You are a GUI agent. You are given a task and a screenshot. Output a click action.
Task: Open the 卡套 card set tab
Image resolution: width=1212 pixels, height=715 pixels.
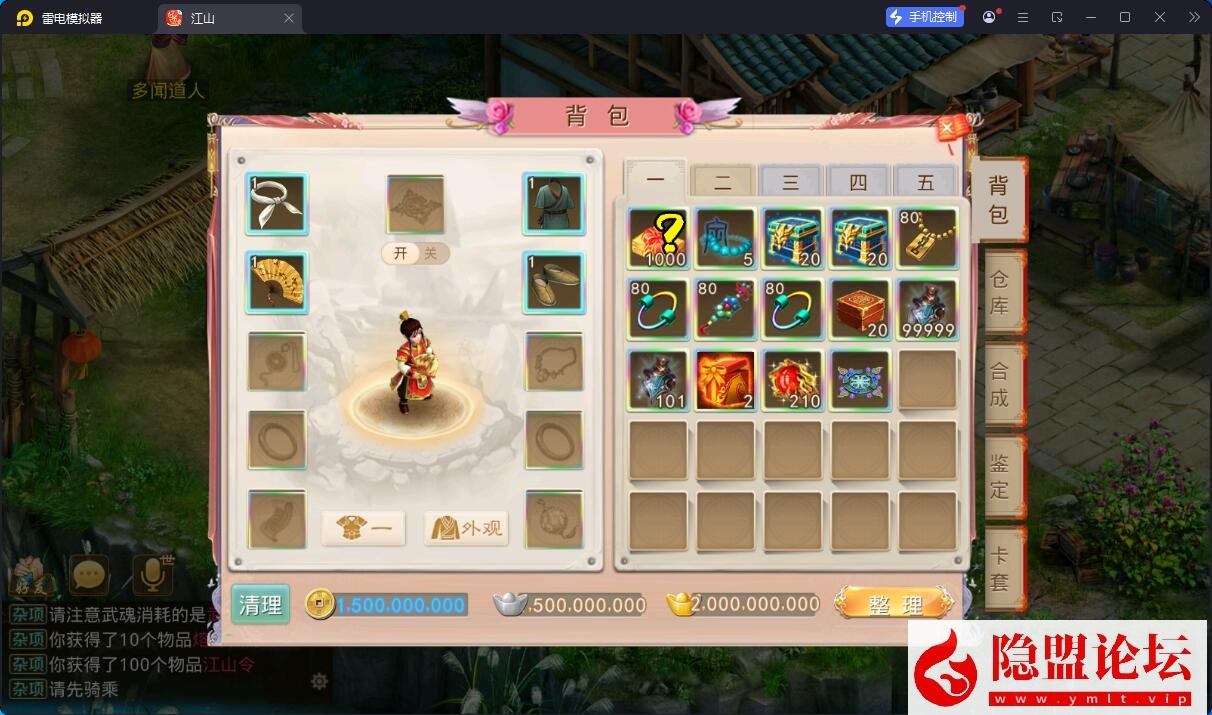(x=1000, y=568)
